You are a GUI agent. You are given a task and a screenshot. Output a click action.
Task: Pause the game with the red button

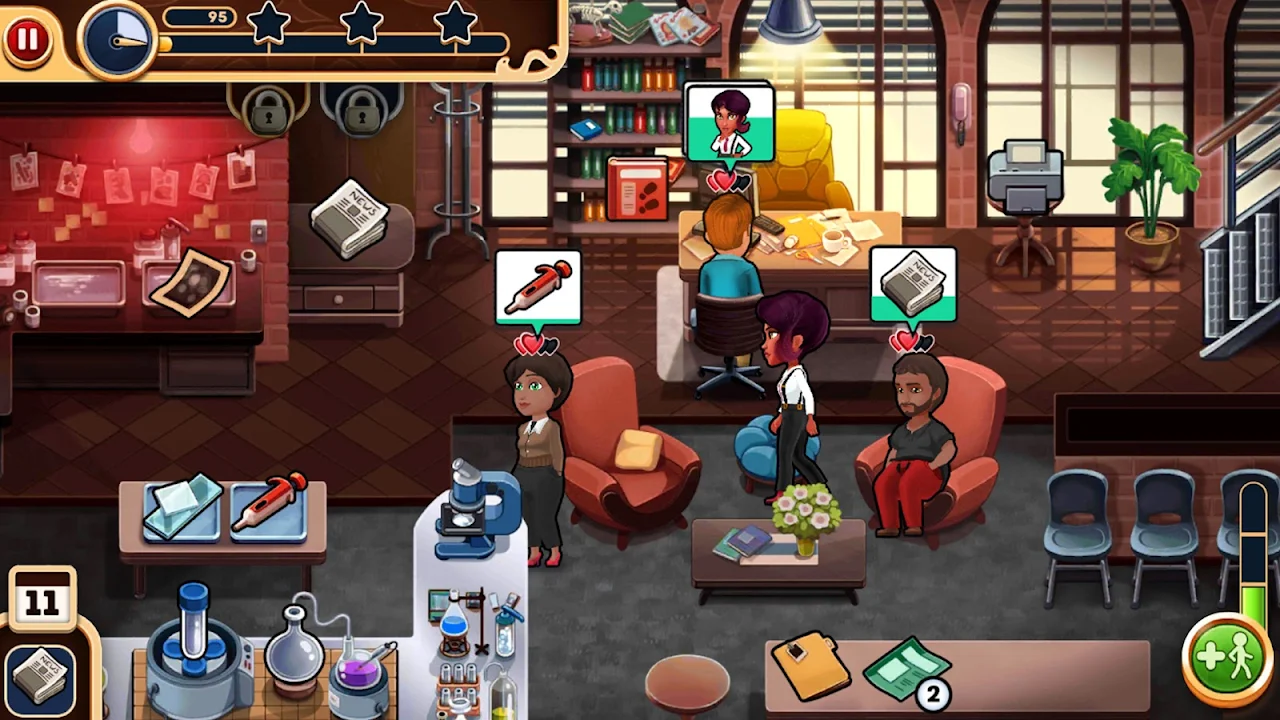(27, 40)
